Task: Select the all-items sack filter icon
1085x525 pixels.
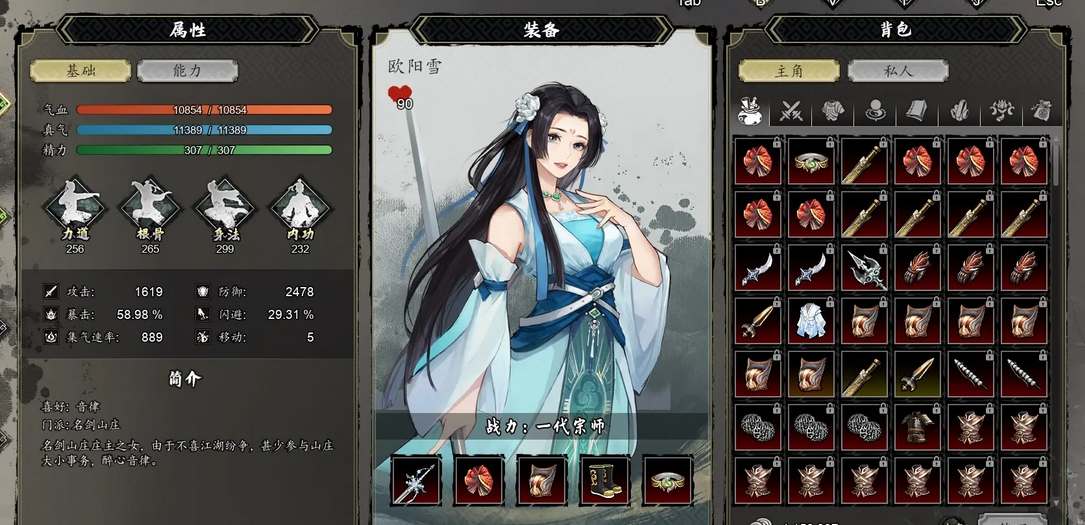Action: [750, 110]
